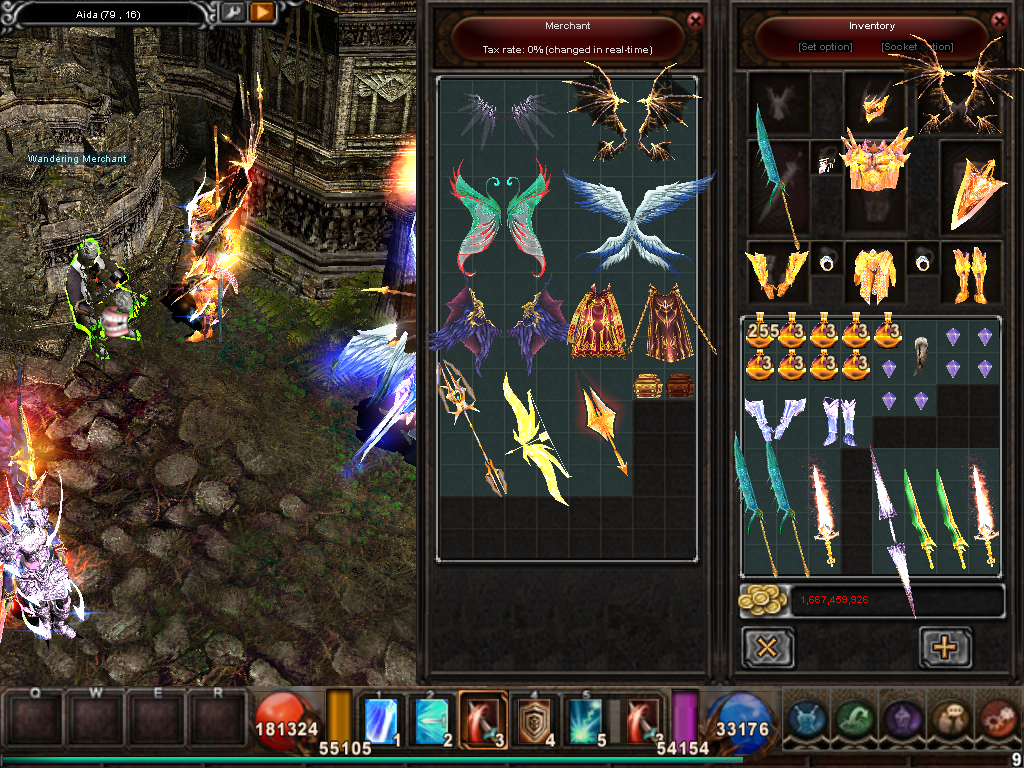Open the wrench settings button
The width and height of the screenshot is (1024, 768).
click(x=232, y=12)
